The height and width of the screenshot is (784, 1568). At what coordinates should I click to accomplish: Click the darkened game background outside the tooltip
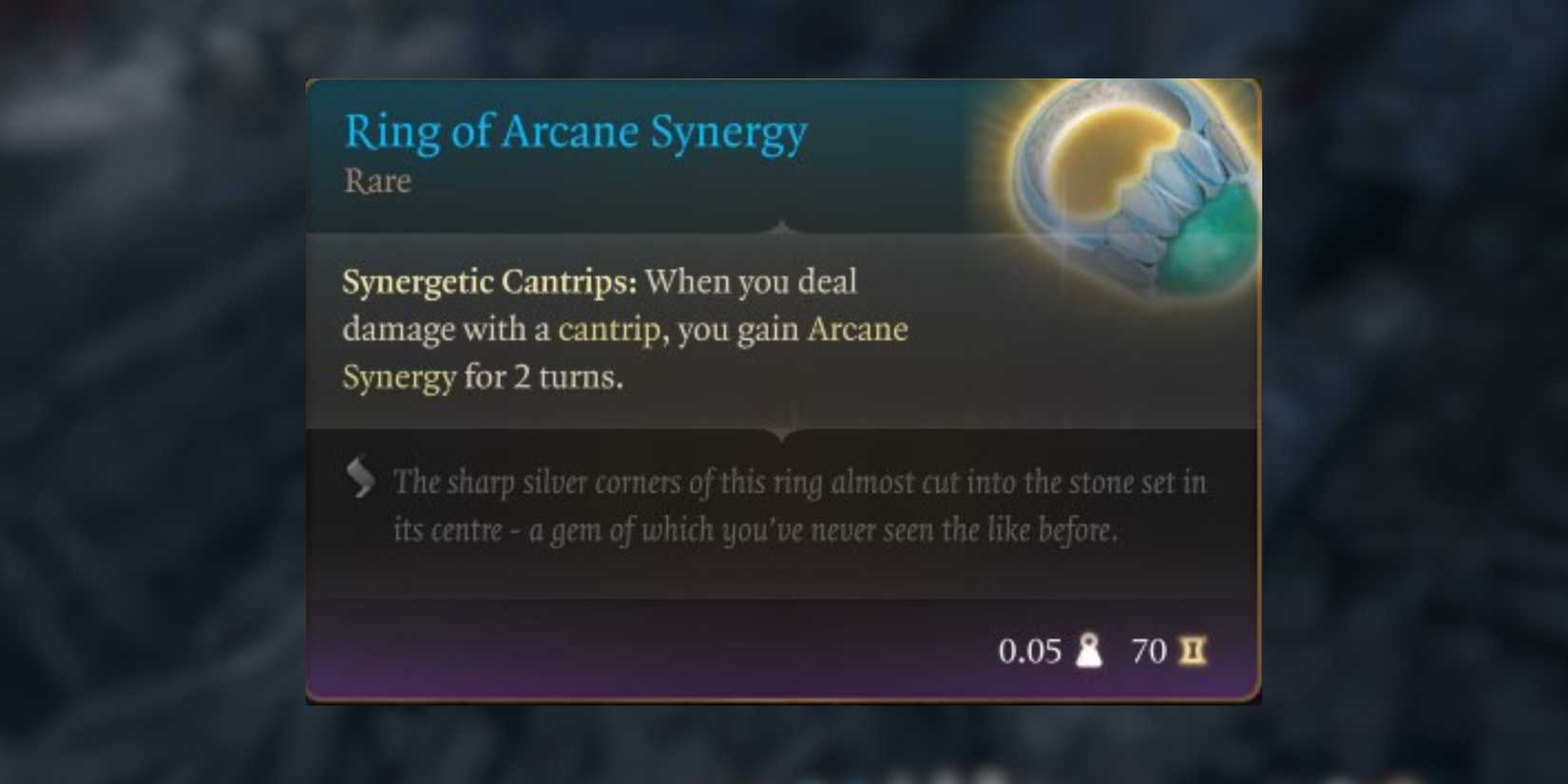pyautogui.click(x=143, y=380)
